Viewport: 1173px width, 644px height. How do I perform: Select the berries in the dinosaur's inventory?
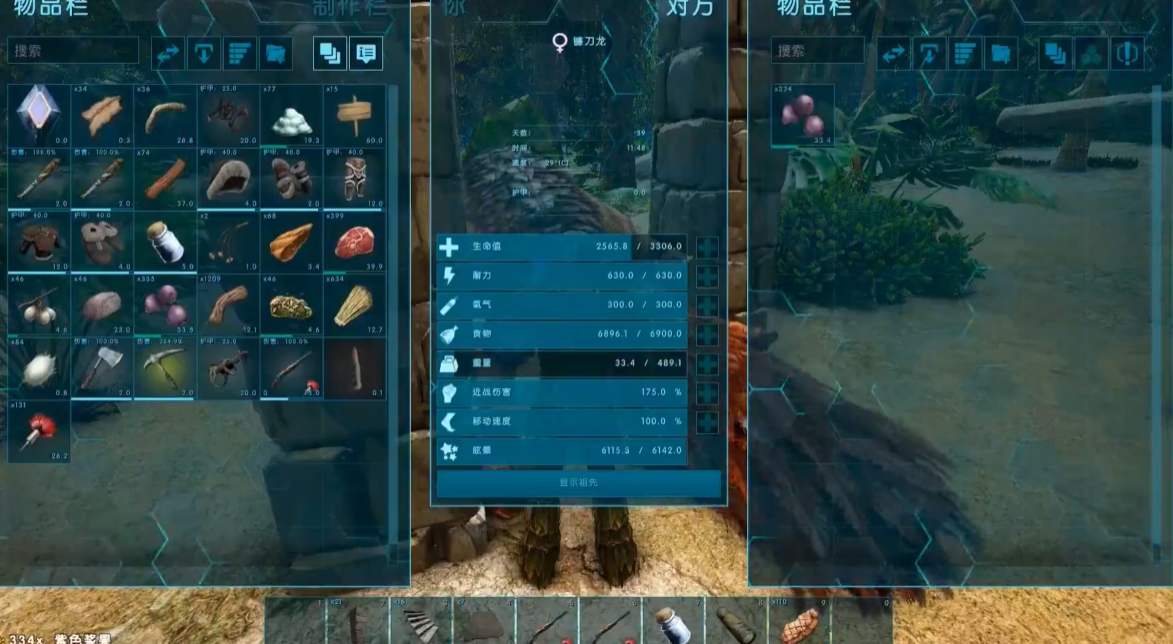coord(802,116)
